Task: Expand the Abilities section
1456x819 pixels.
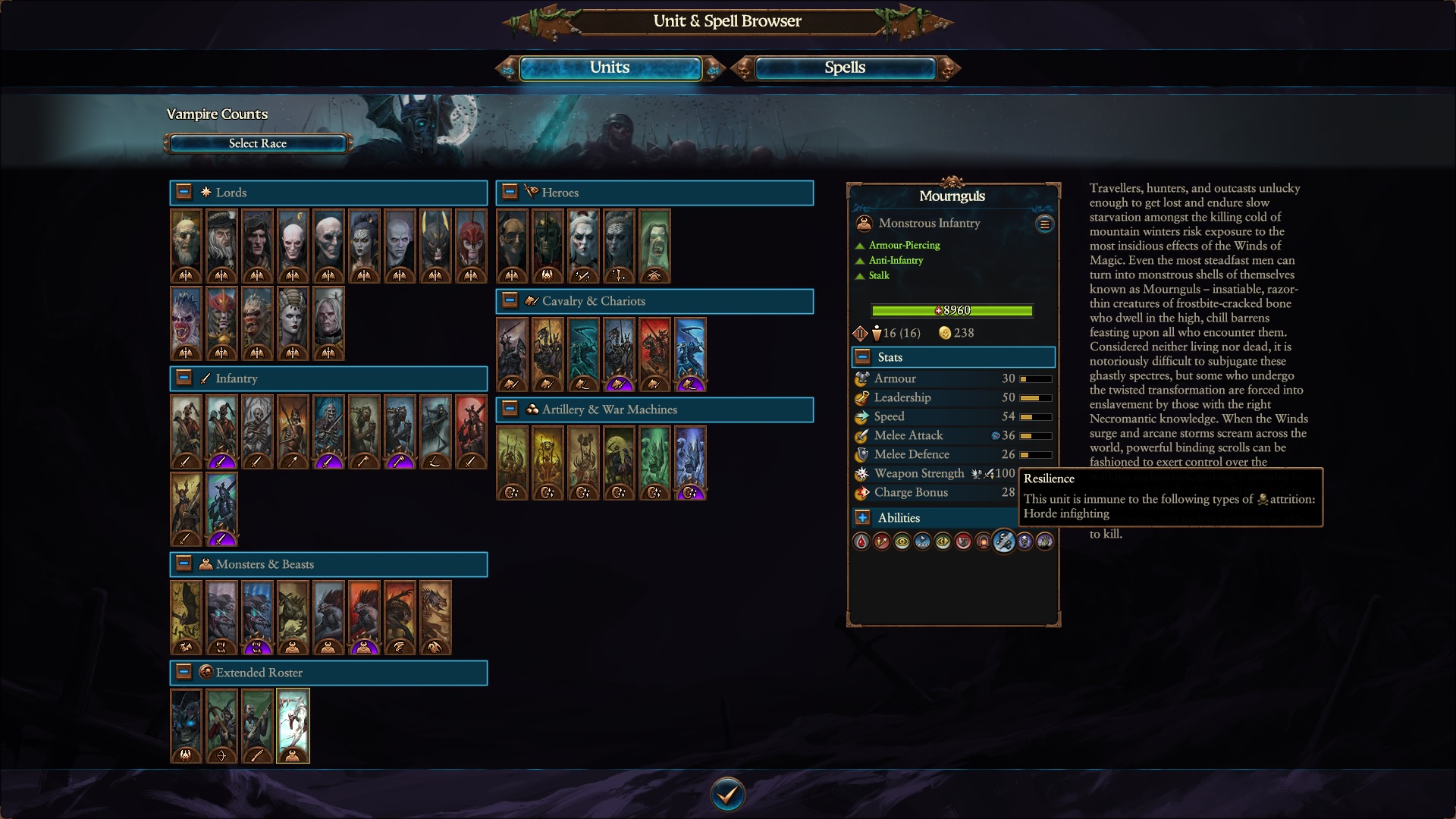Action: click(x=862, y=518)
